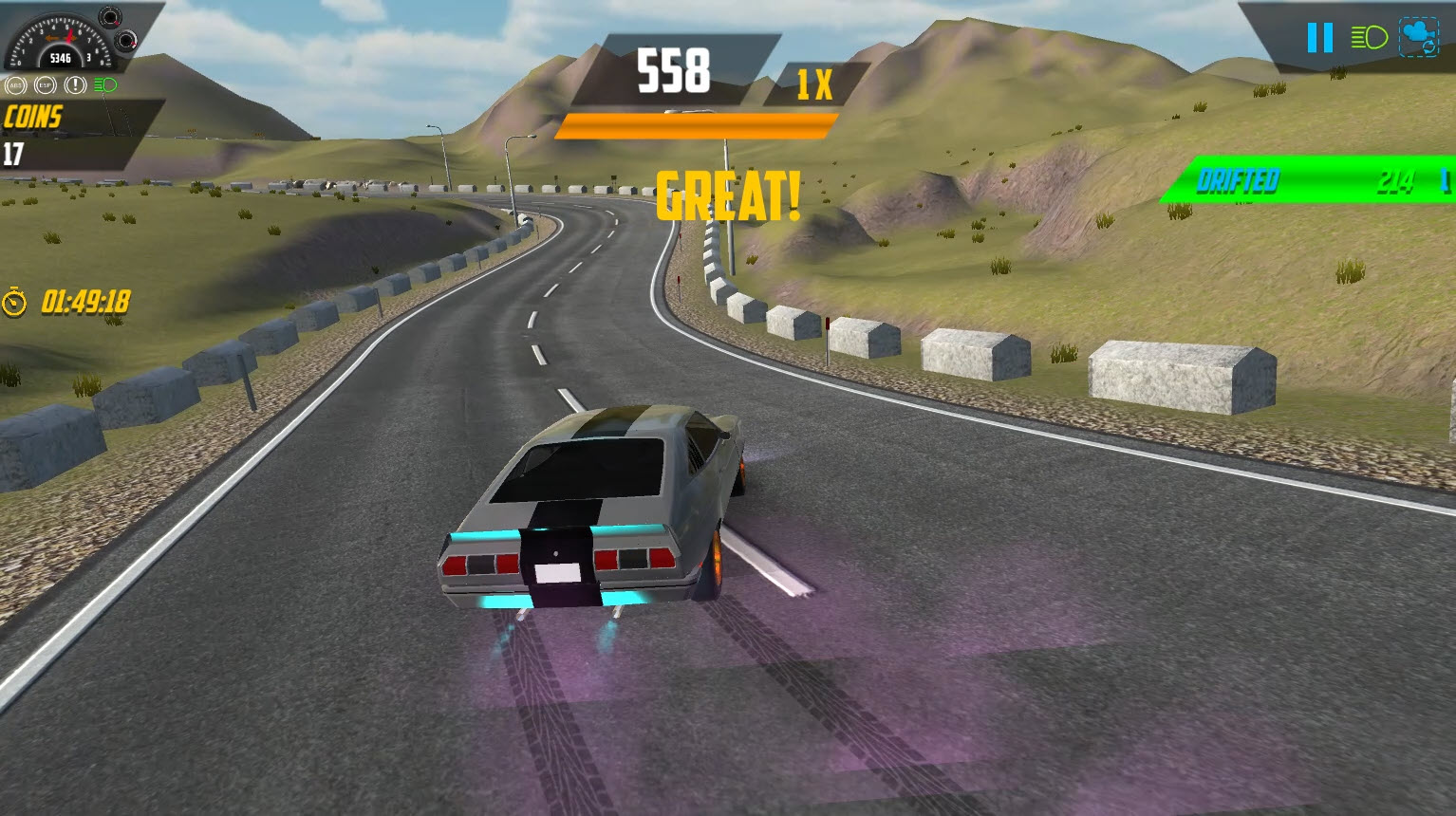Click the ABS indicator icon
1456x816 pixels.
(x=15, y=84)
